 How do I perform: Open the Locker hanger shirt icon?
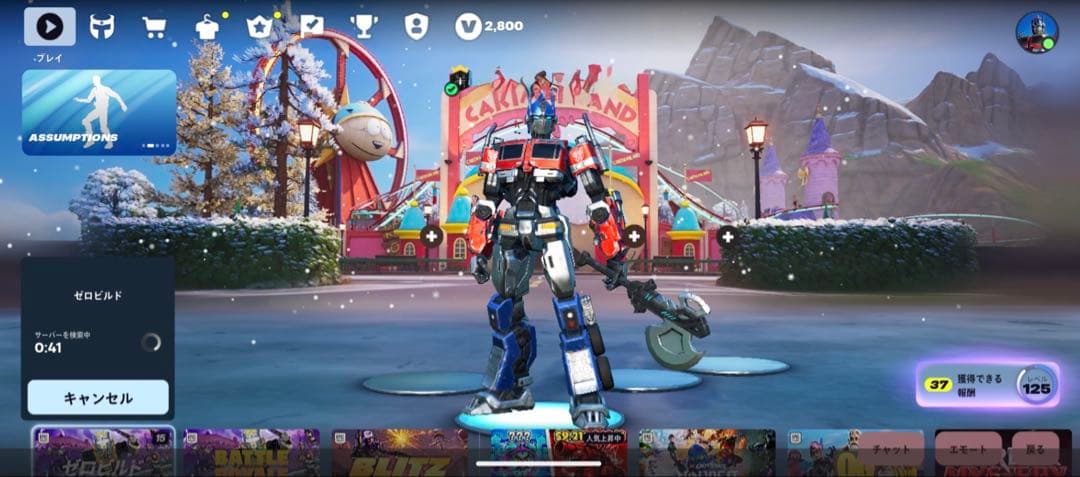click(207, 27)
